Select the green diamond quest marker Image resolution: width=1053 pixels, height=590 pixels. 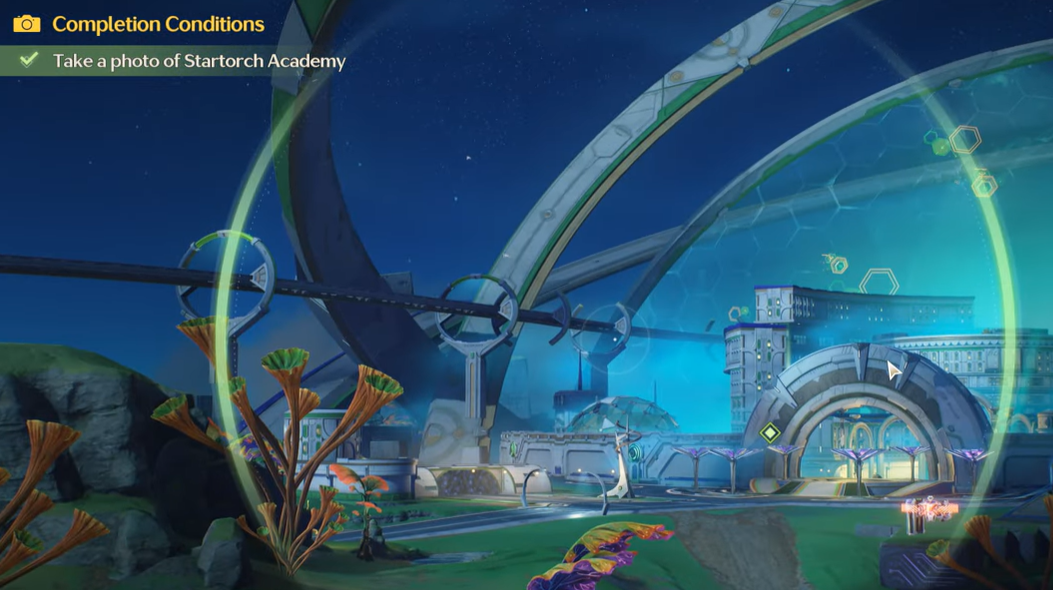(769, 433)
